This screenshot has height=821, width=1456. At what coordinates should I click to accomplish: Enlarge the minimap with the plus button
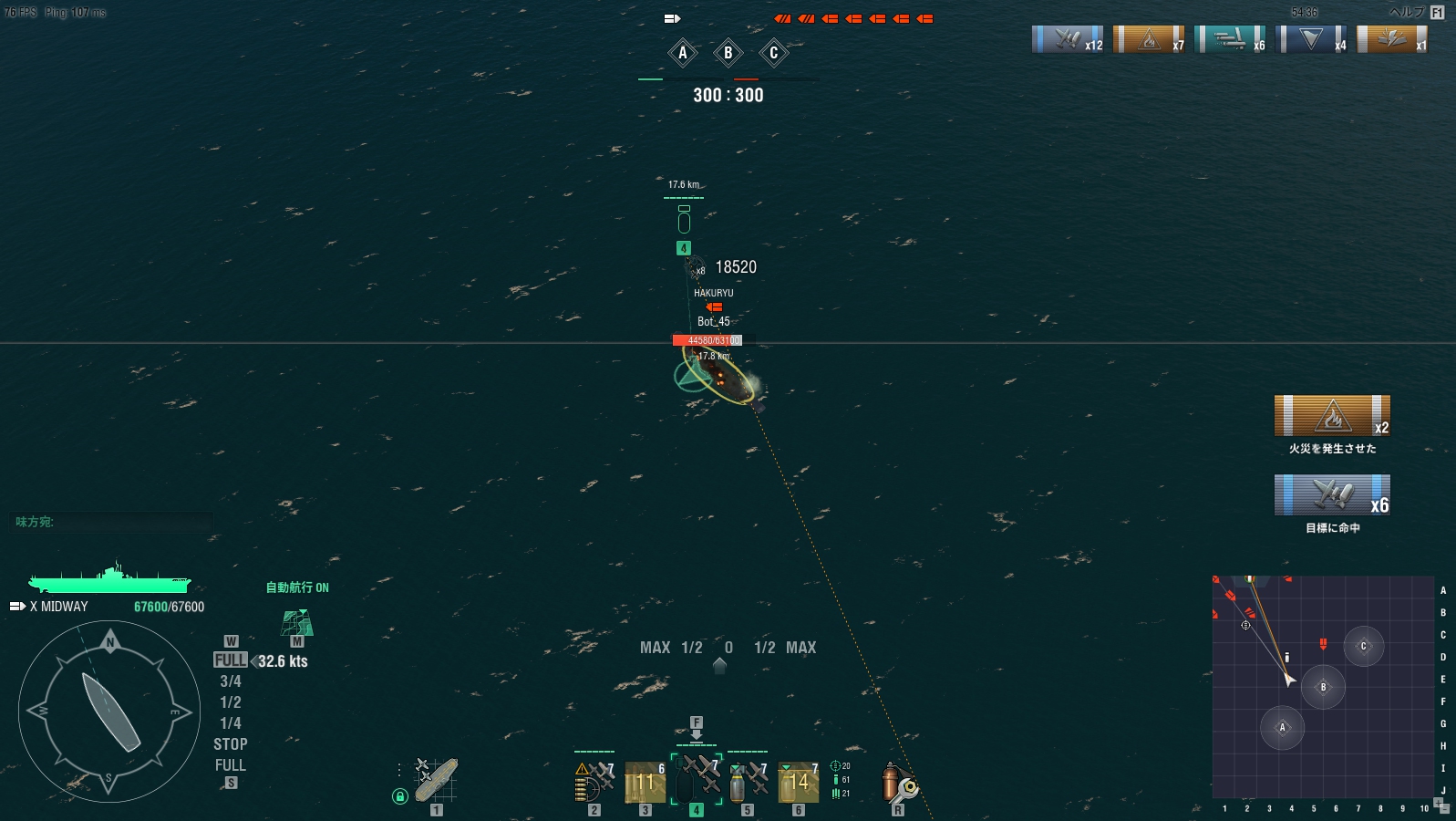click(1438, 802)
